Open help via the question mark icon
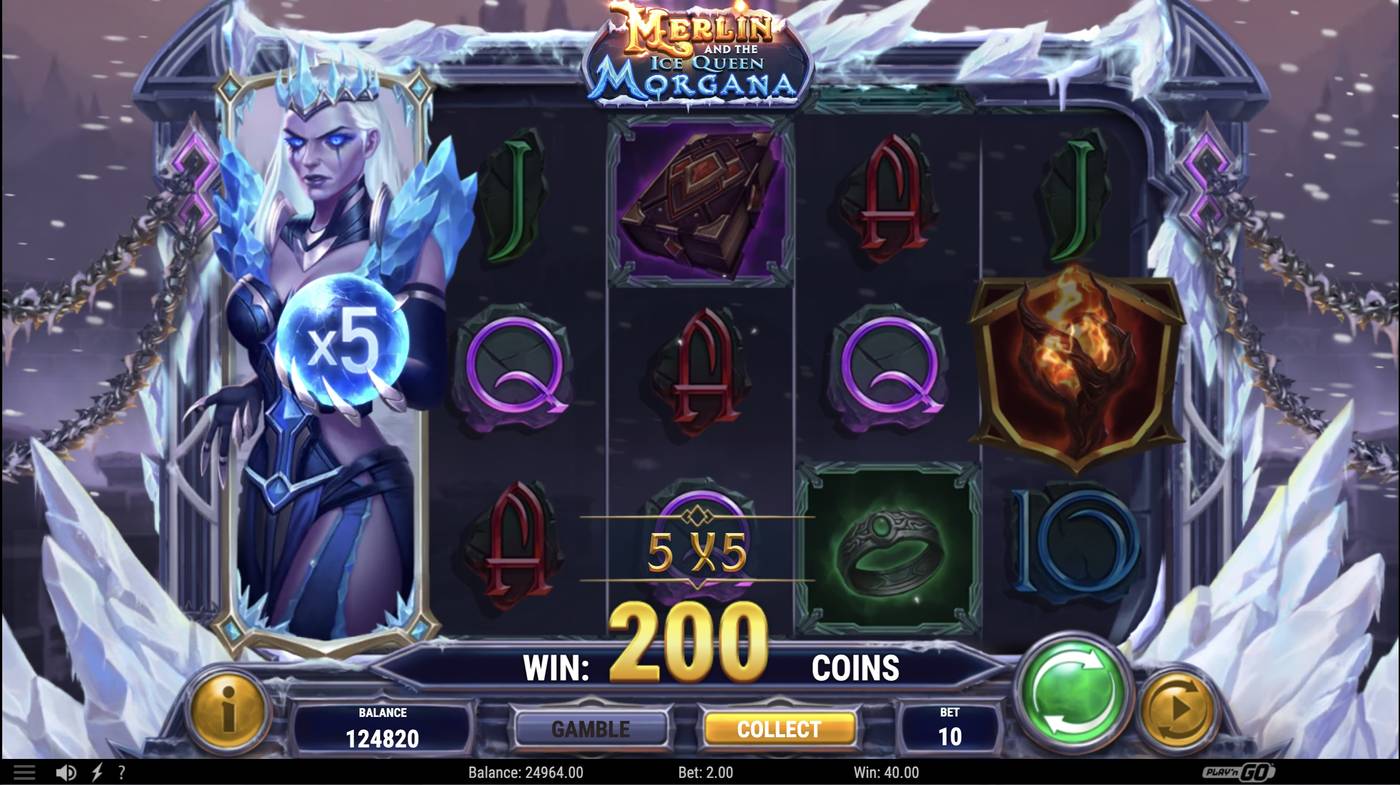 pyautogui.click(x=121, y=771)
